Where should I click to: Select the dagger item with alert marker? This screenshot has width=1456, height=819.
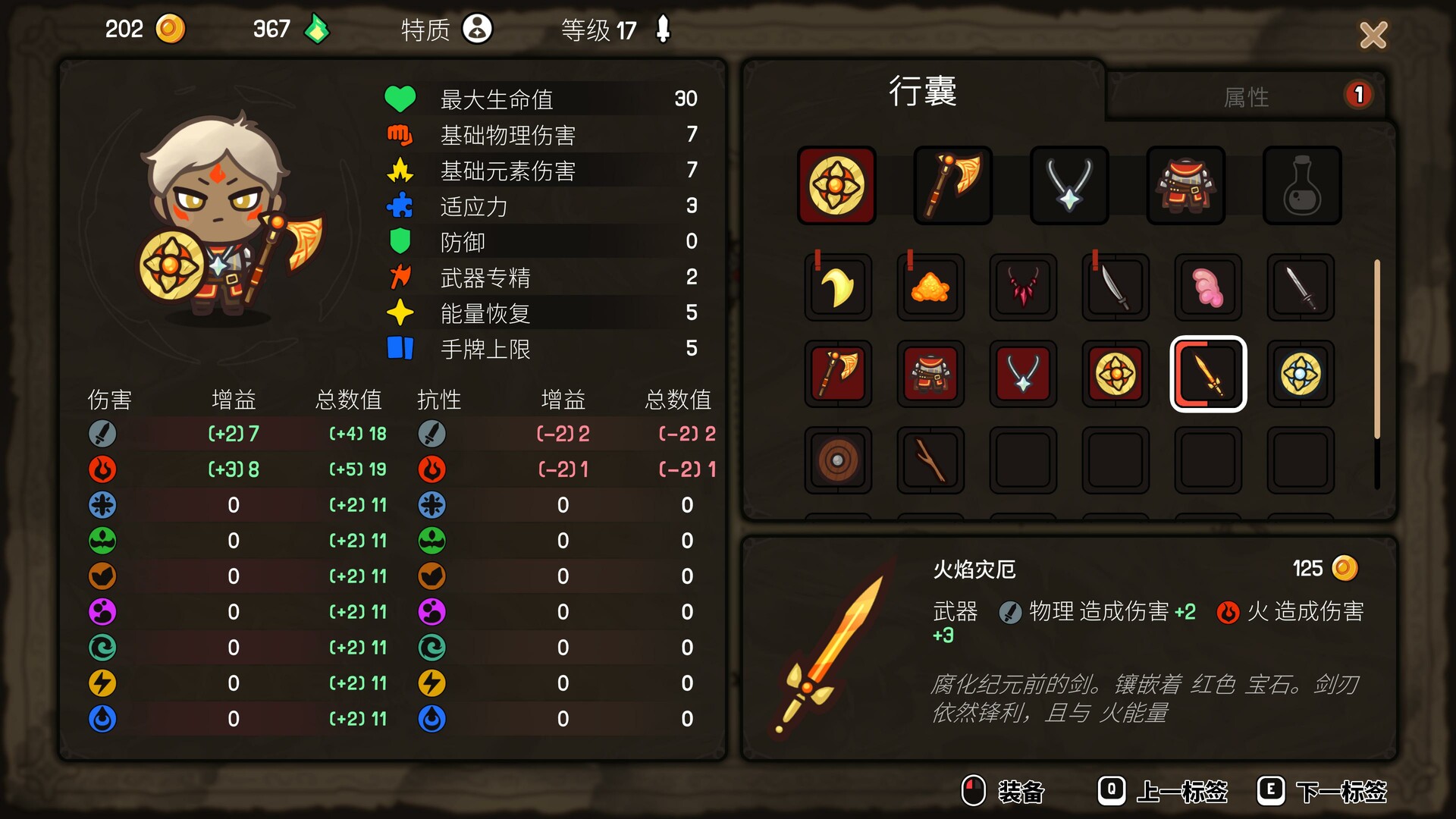(x=1115, y=287)
